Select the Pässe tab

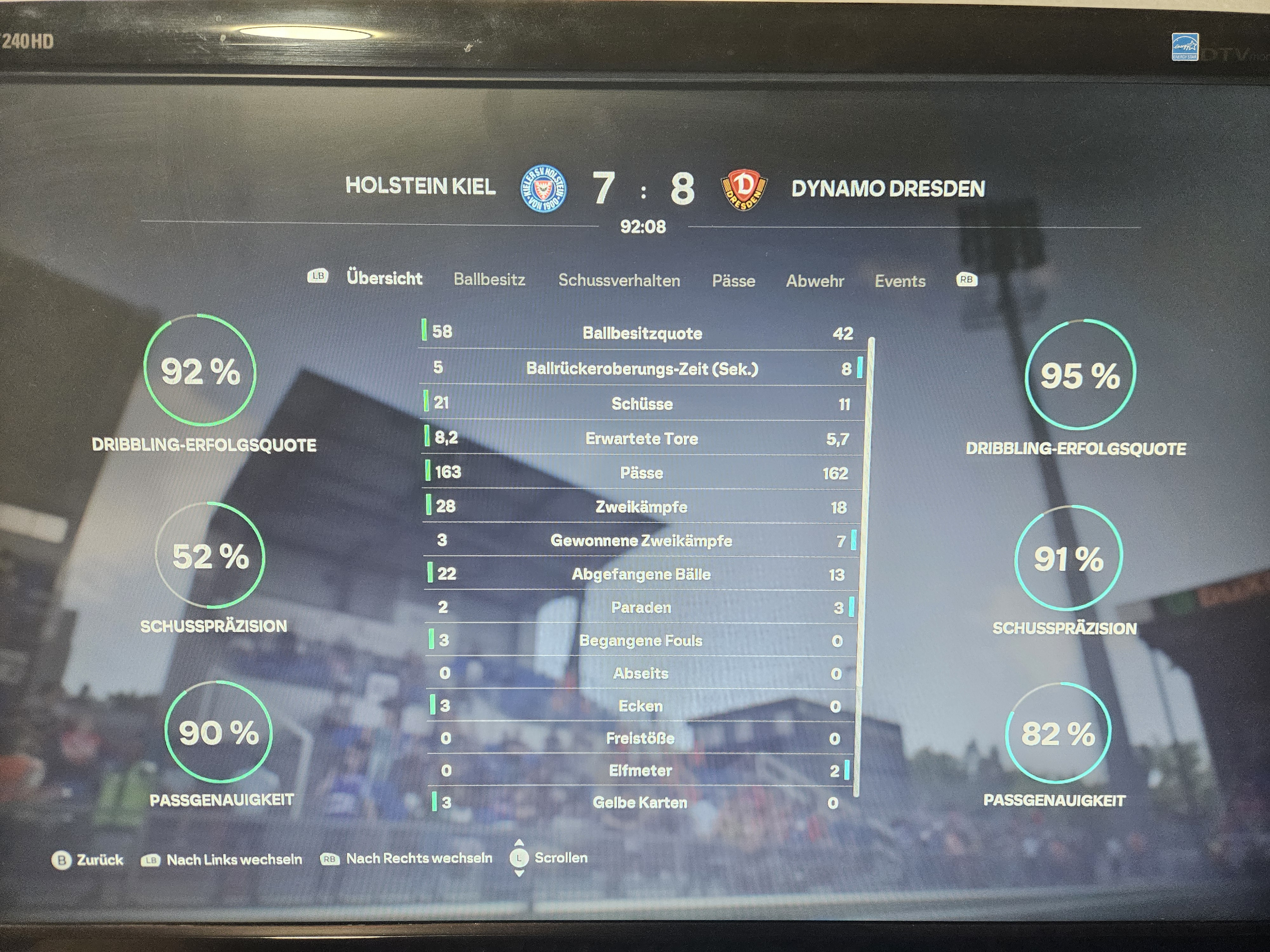click(x=733, y=281)
